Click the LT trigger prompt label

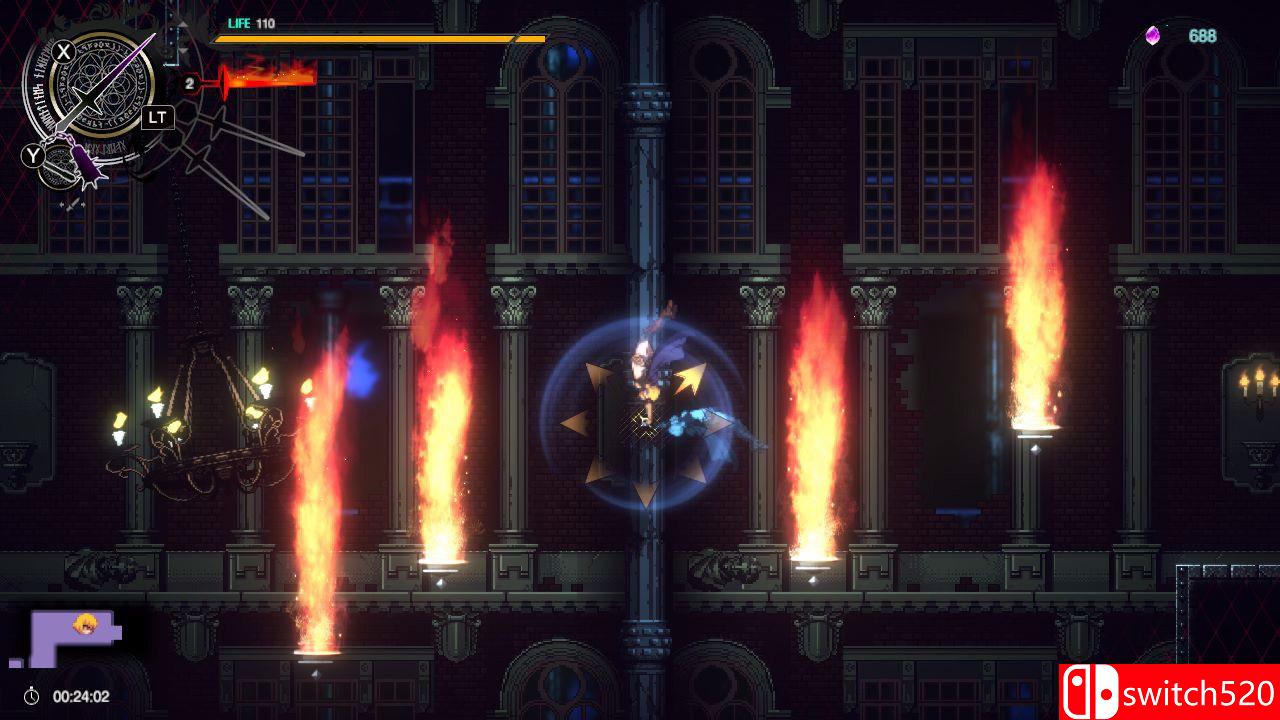158,116
